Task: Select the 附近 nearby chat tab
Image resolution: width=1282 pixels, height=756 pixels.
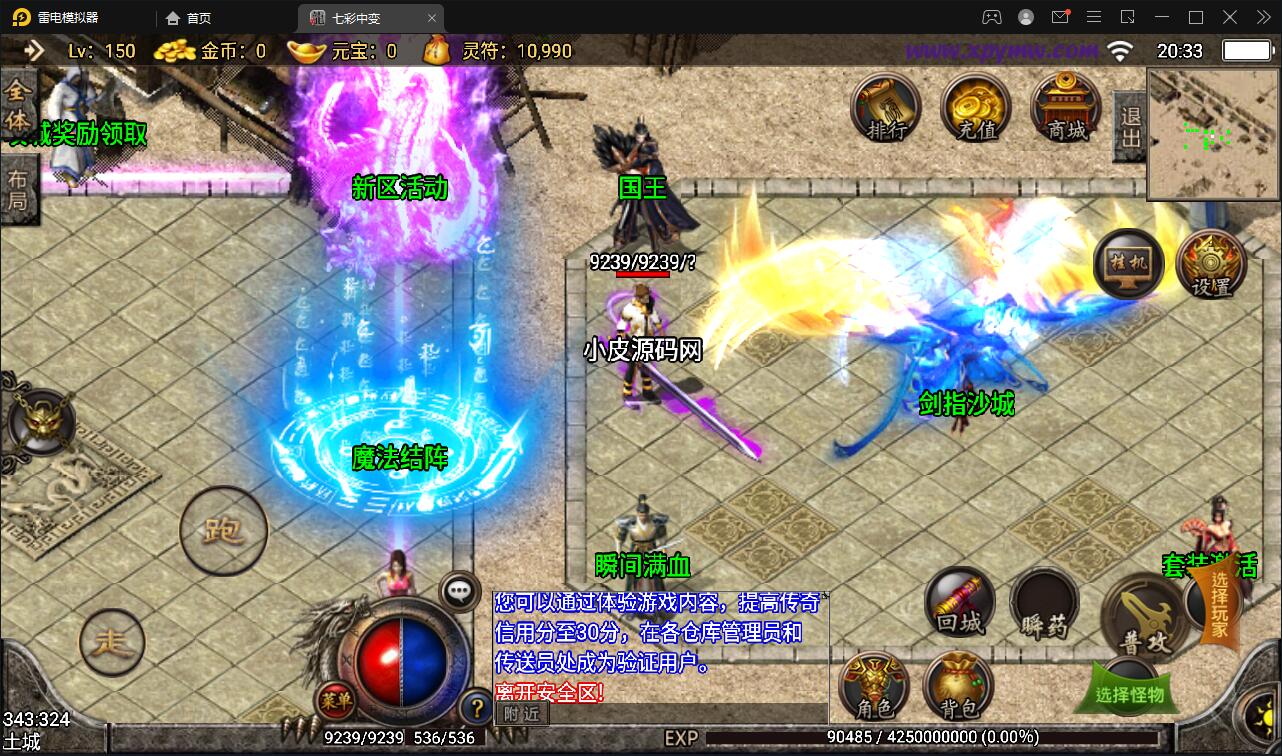Action: (x=521, y=714)
